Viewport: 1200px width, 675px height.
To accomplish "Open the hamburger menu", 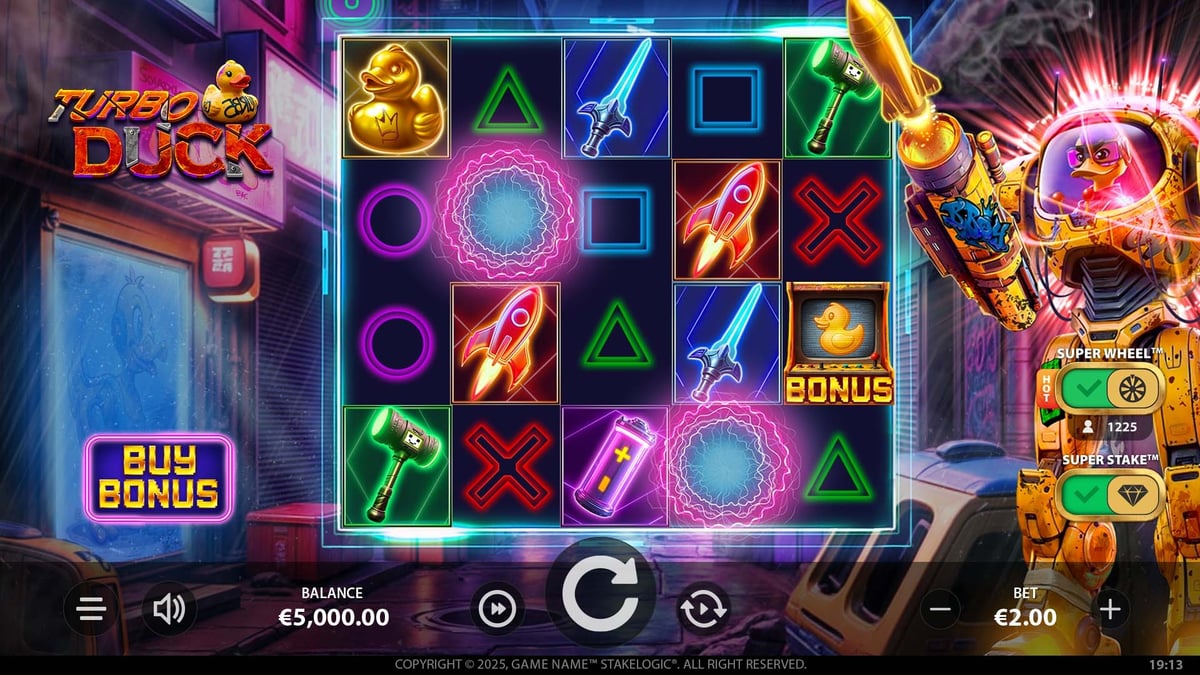I will [x=92, y=609].
